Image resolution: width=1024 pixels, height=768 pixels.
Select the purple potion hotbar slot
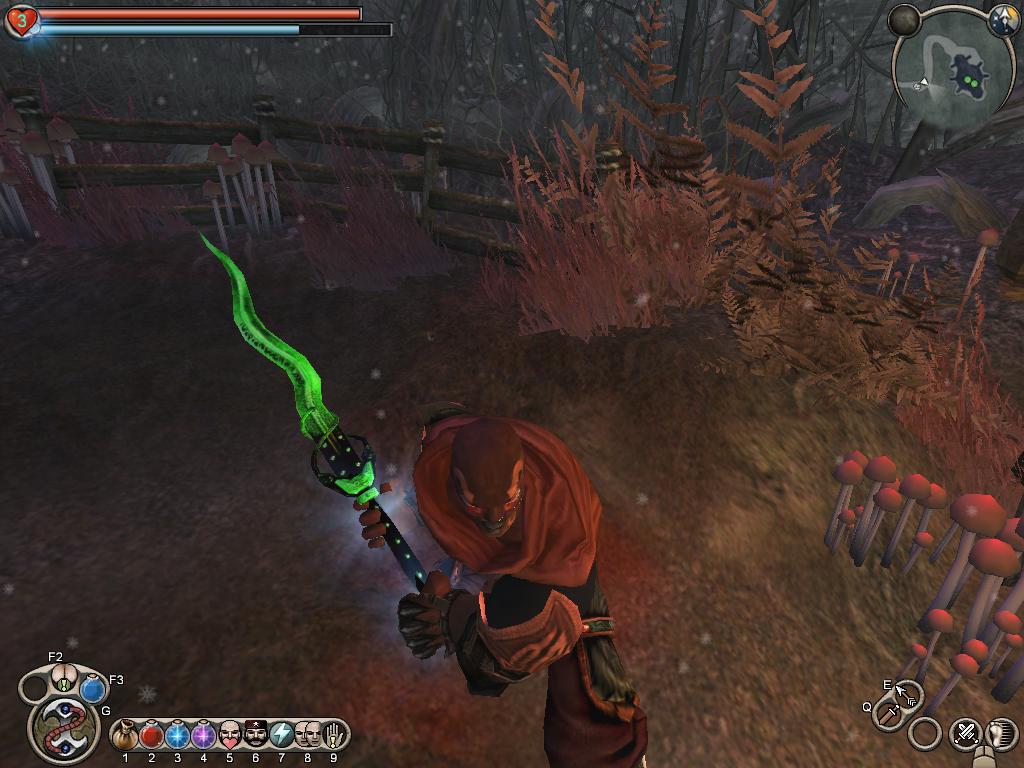[x=204, y=735]
